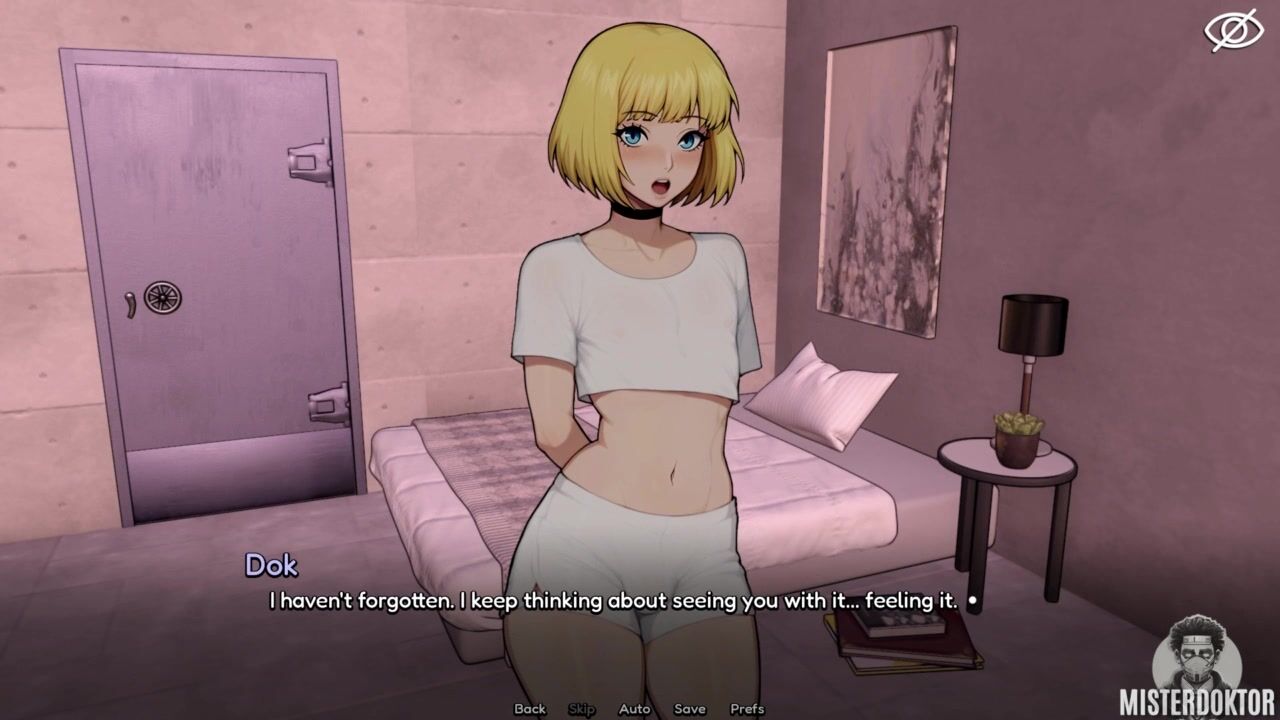Open the Save menu
Image resolution: width=1280 pixels, height=720 pixels.
coord(689,709)
